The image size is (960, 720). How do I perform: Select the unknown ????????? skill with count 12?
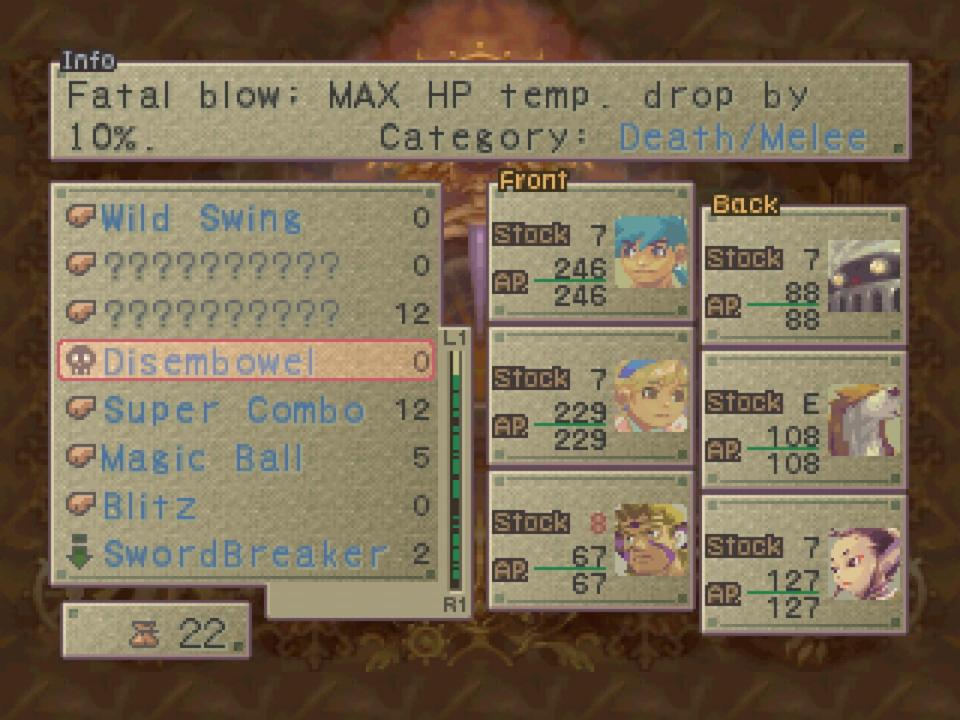point(222,314)
